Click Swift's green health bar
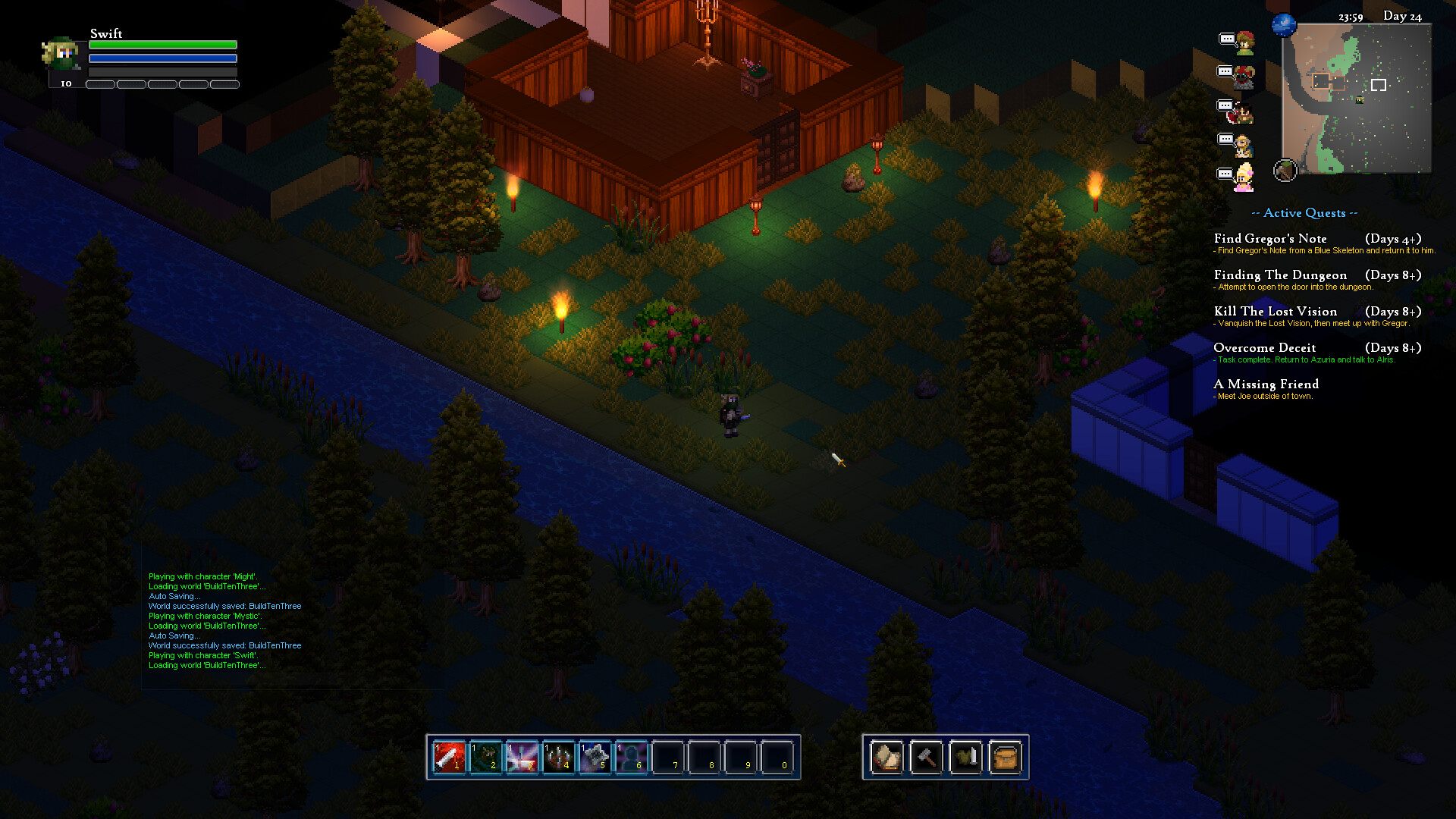This screenshot has height=819, width=1456. click(162, 45)
